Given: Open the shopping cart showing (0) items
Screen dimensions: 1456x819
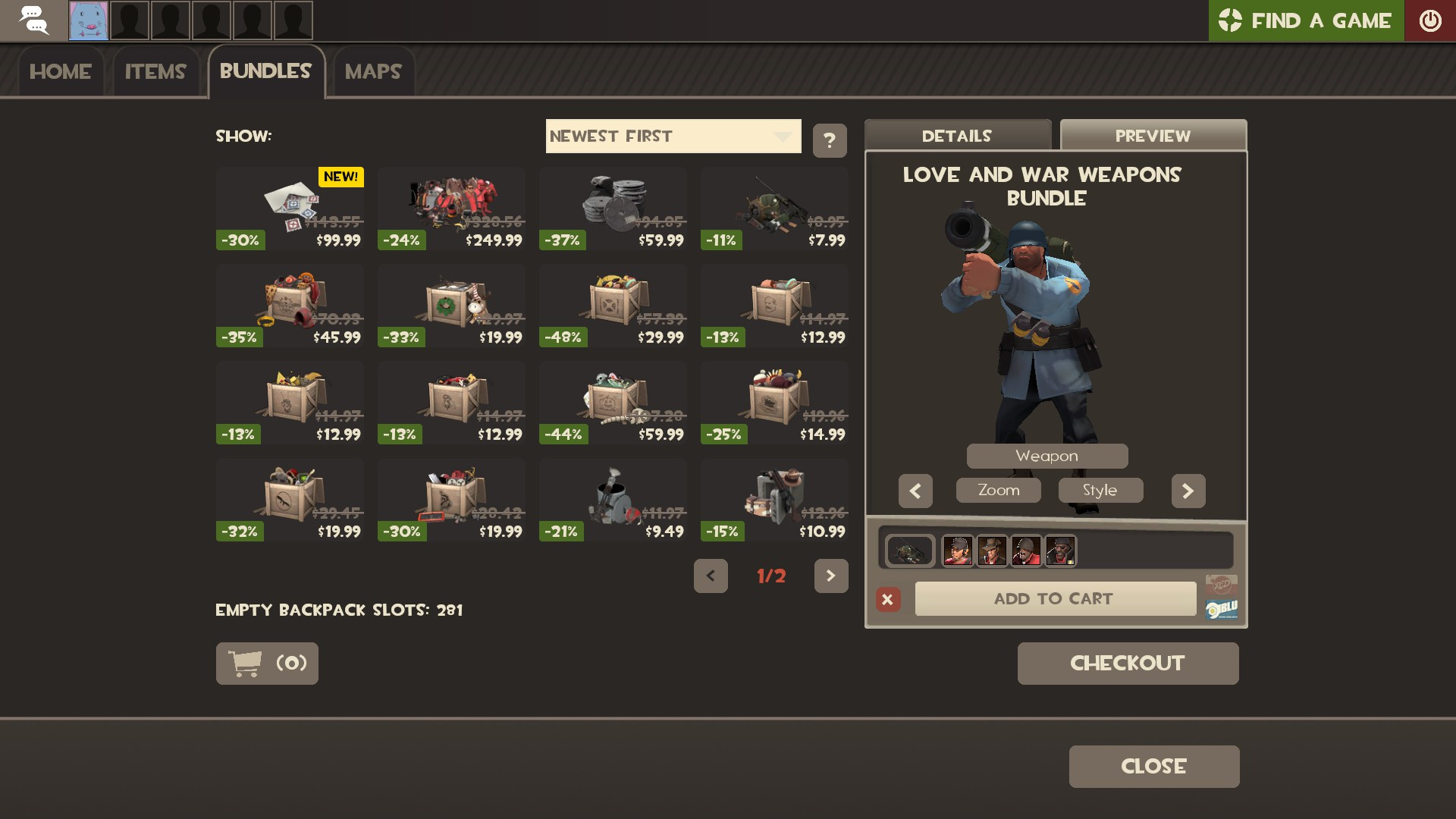Looking at the screenshot, I should pos(267,663).
